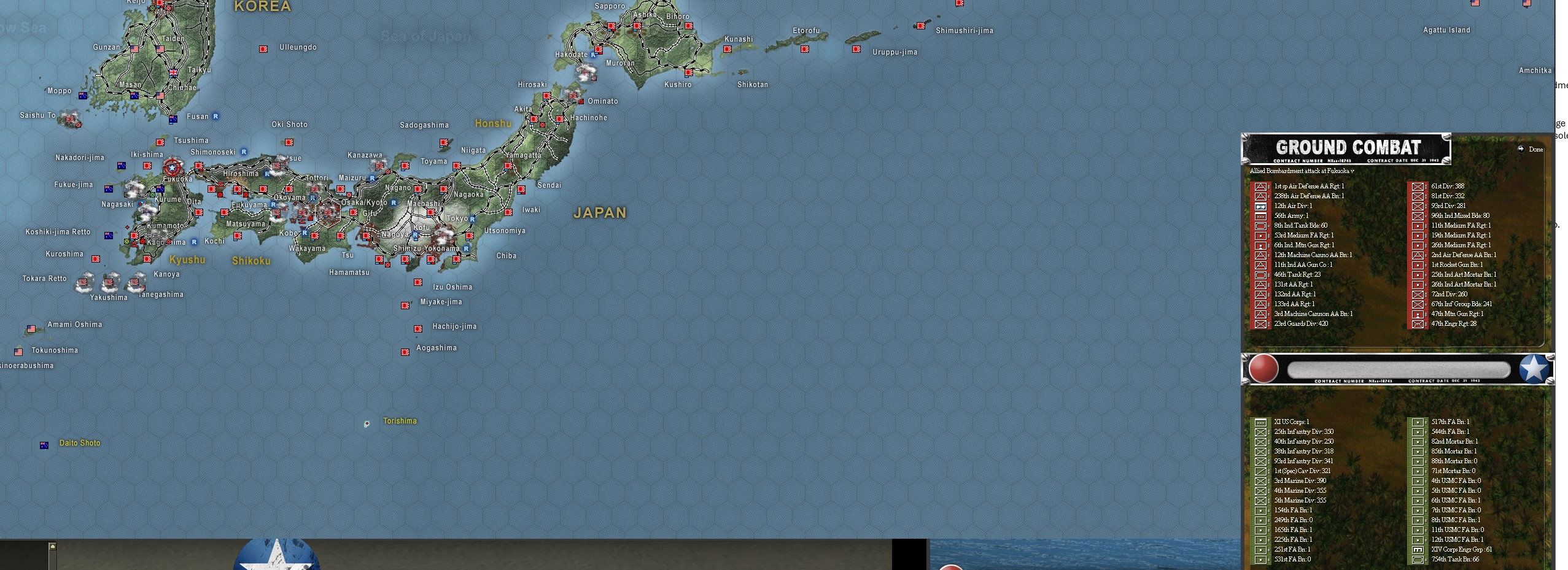Select the 47th Engr Rgt engineer icon
Viewport: 1568px width, 570px height.
pyautogui.click(x=1417, y=323)
